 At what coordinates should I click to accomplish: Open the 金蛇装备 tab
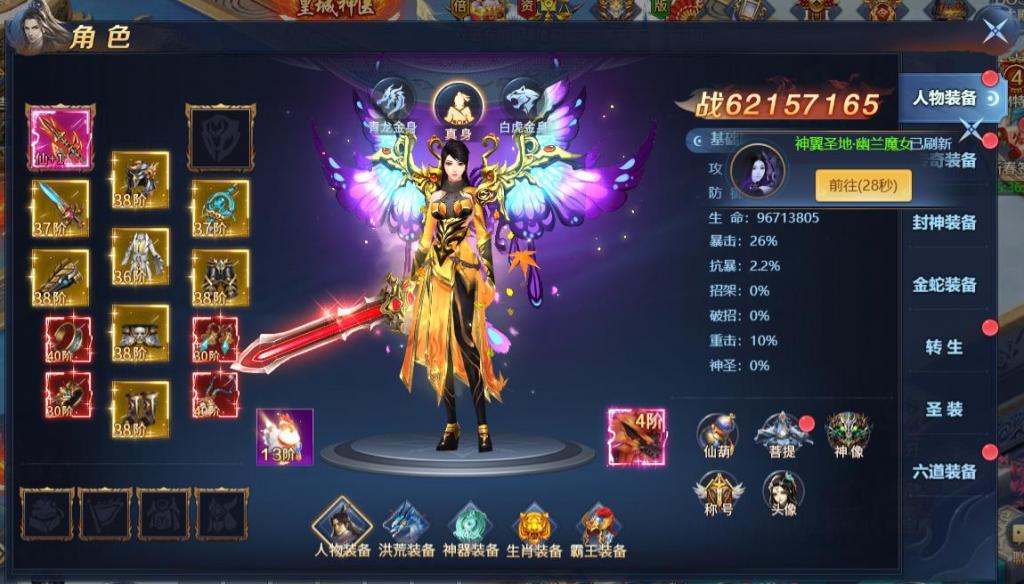(944, 285)
